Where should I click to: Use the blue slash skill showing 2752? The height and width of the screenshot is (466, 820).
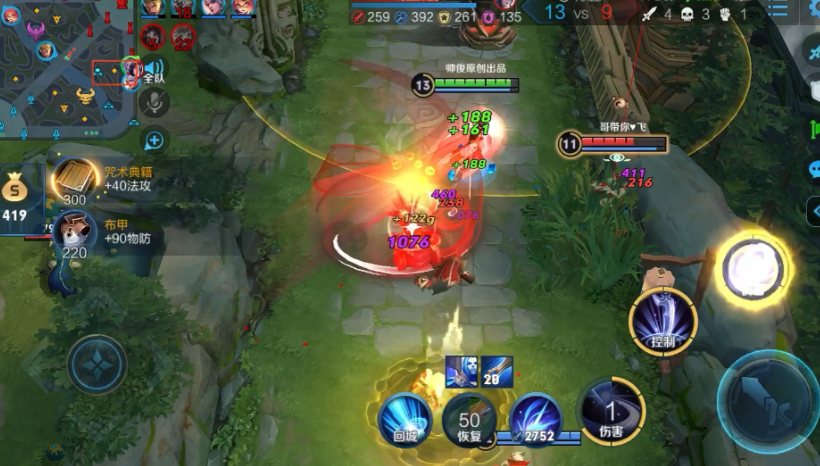pyautogui.click(x=535, y=418)
